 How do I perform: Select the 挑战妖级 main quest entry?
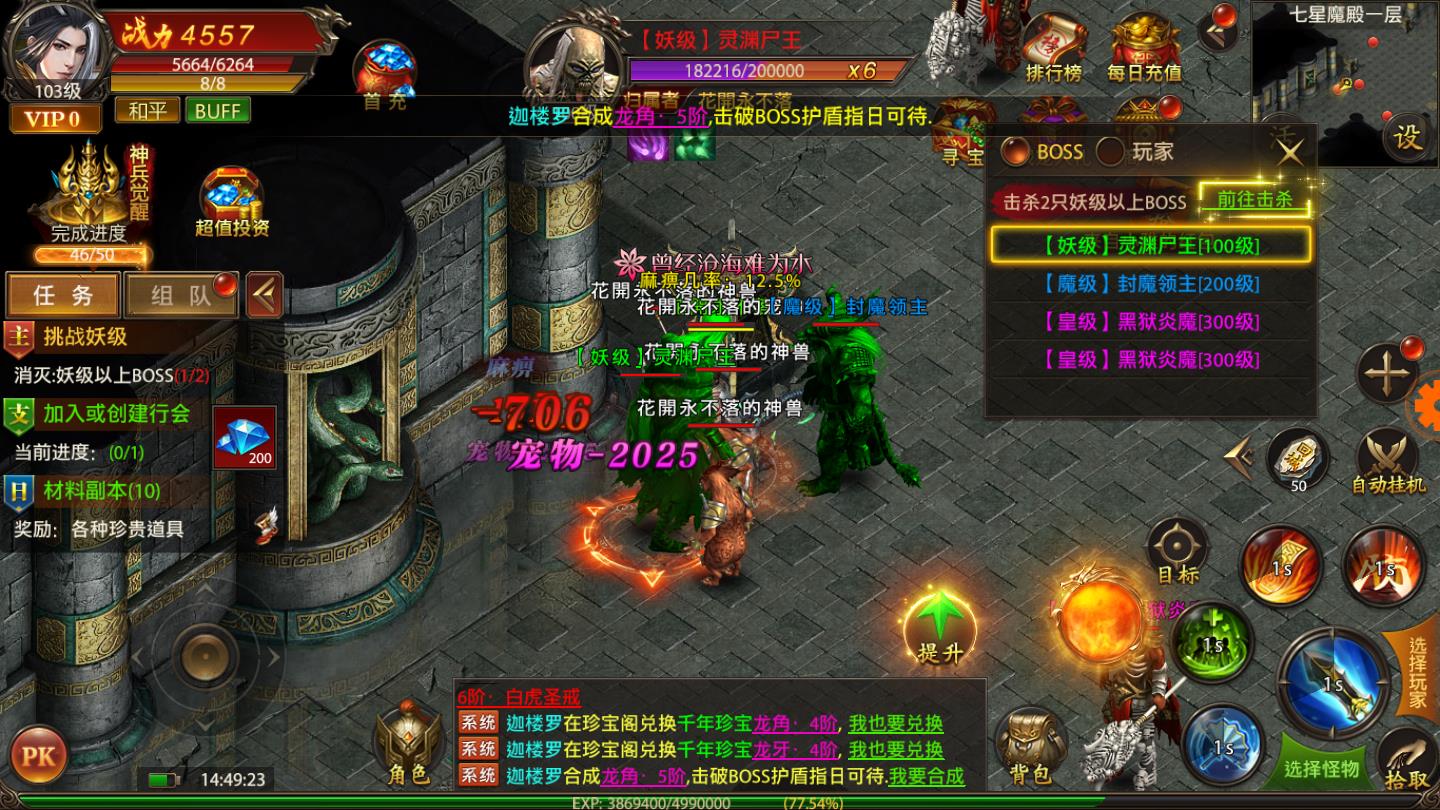(85, 337)
